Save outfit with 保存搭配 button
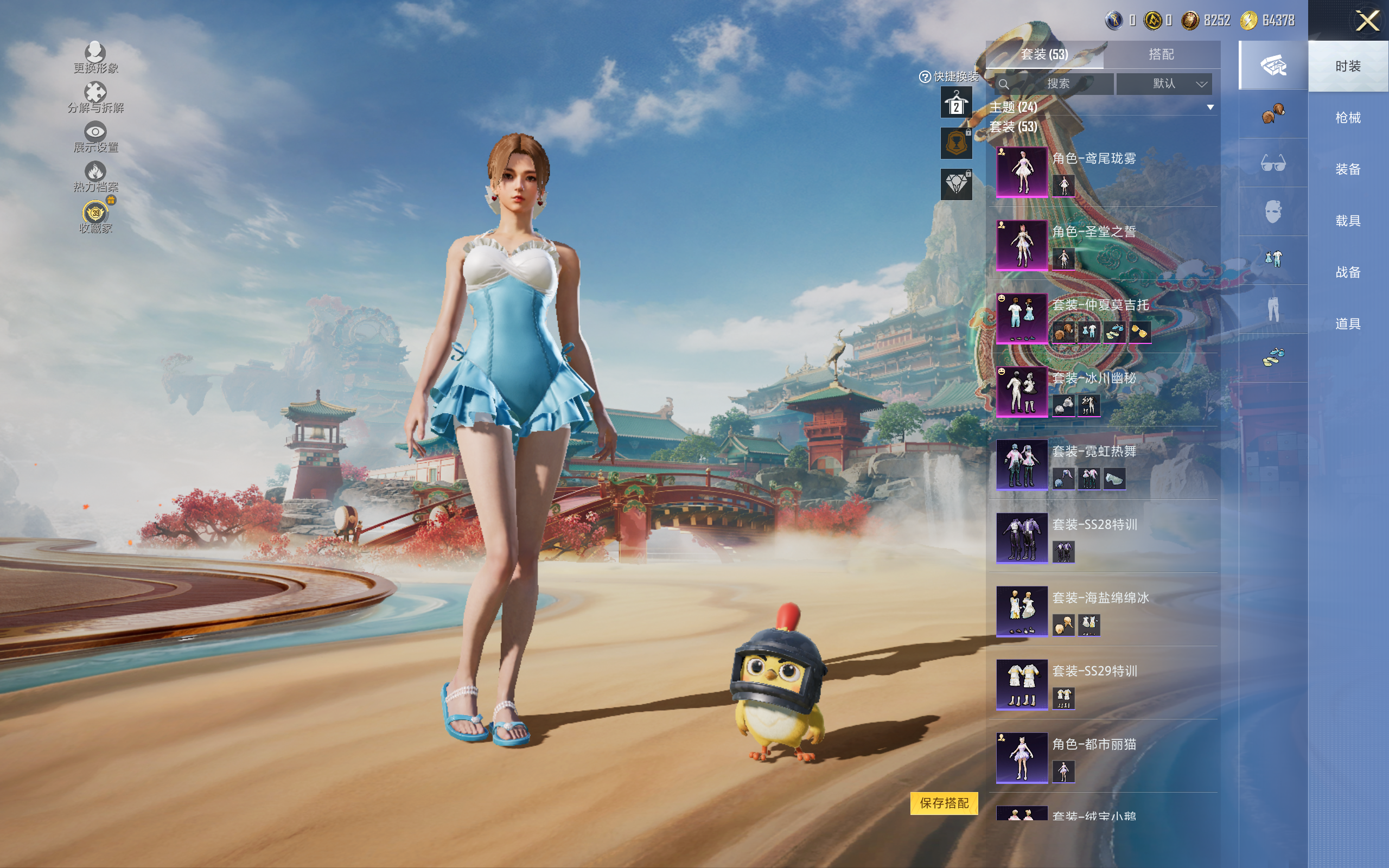 point(944,802)
